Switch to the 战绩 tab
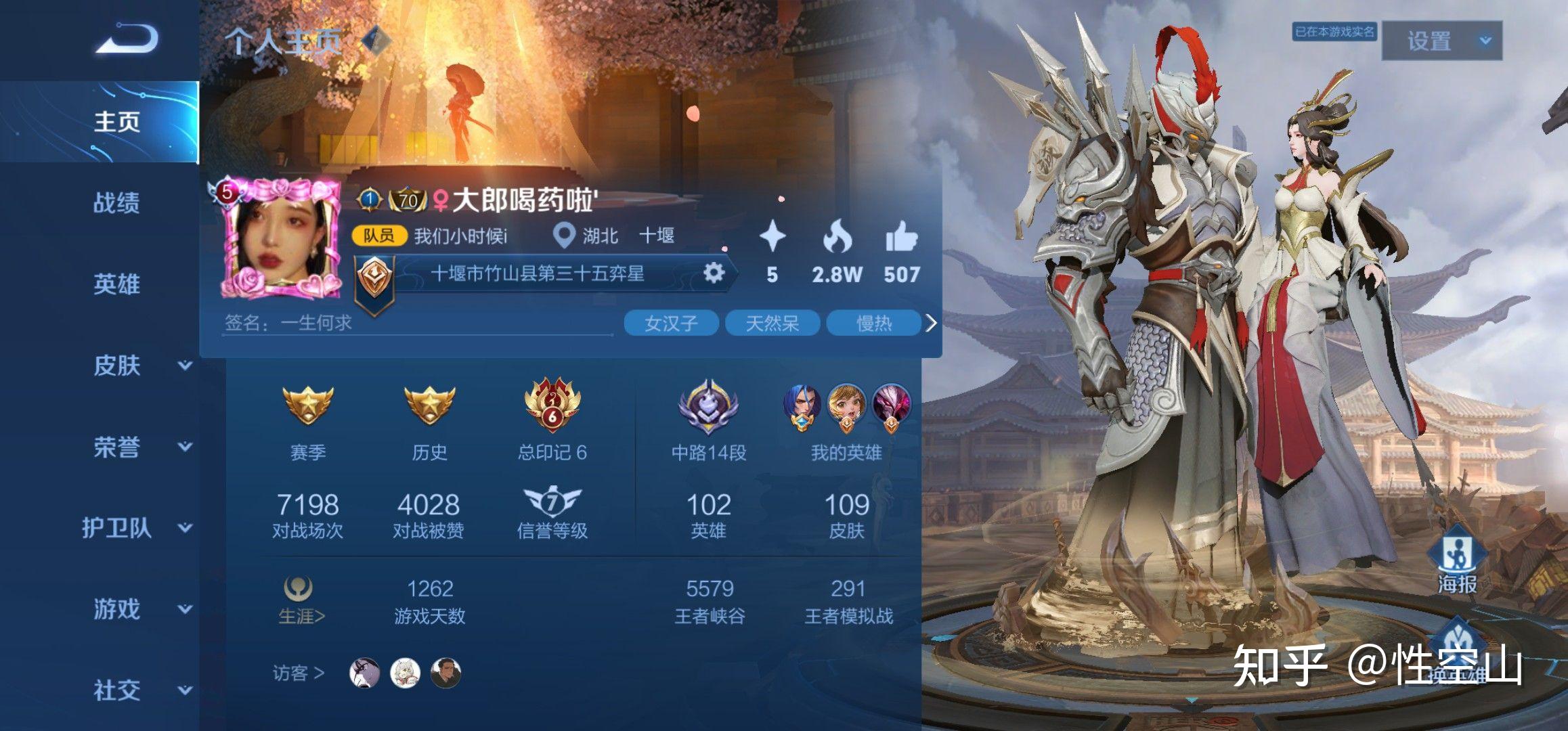Viewport: 1568px width, 731px height. (x=116, y=202)
